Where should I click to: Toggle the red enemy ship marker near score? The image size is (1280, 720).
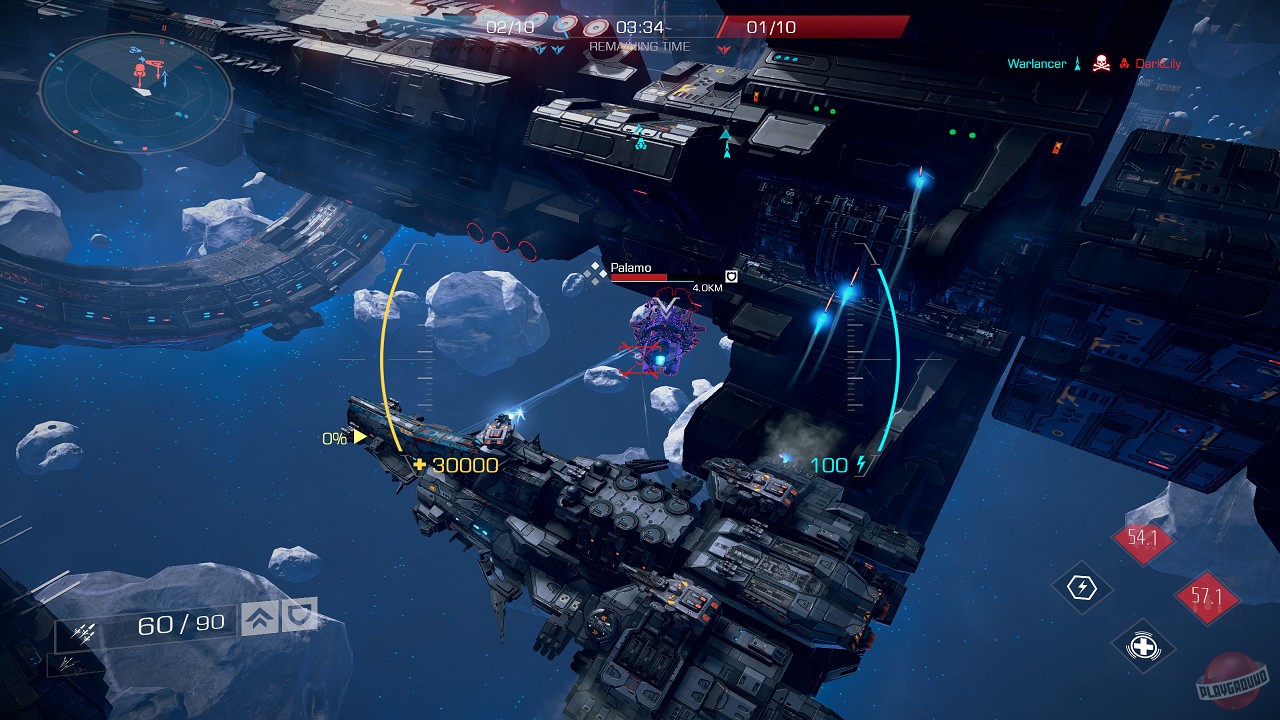723,47
